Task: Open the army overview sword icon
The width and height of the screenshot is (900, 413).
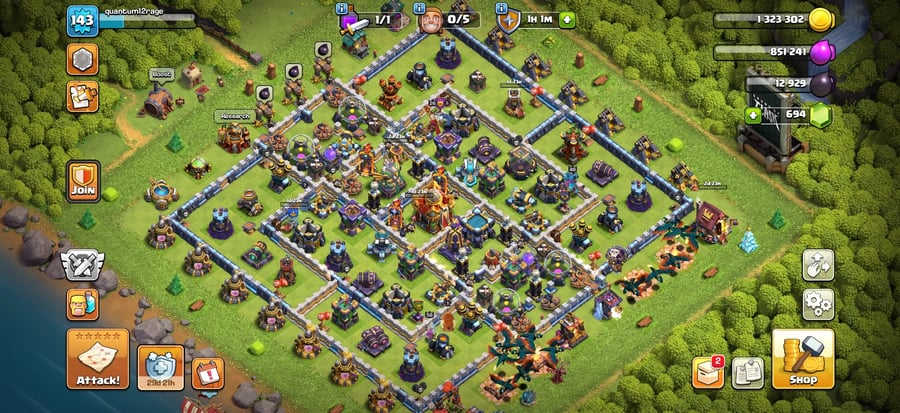Action: (x=352, y=20)
